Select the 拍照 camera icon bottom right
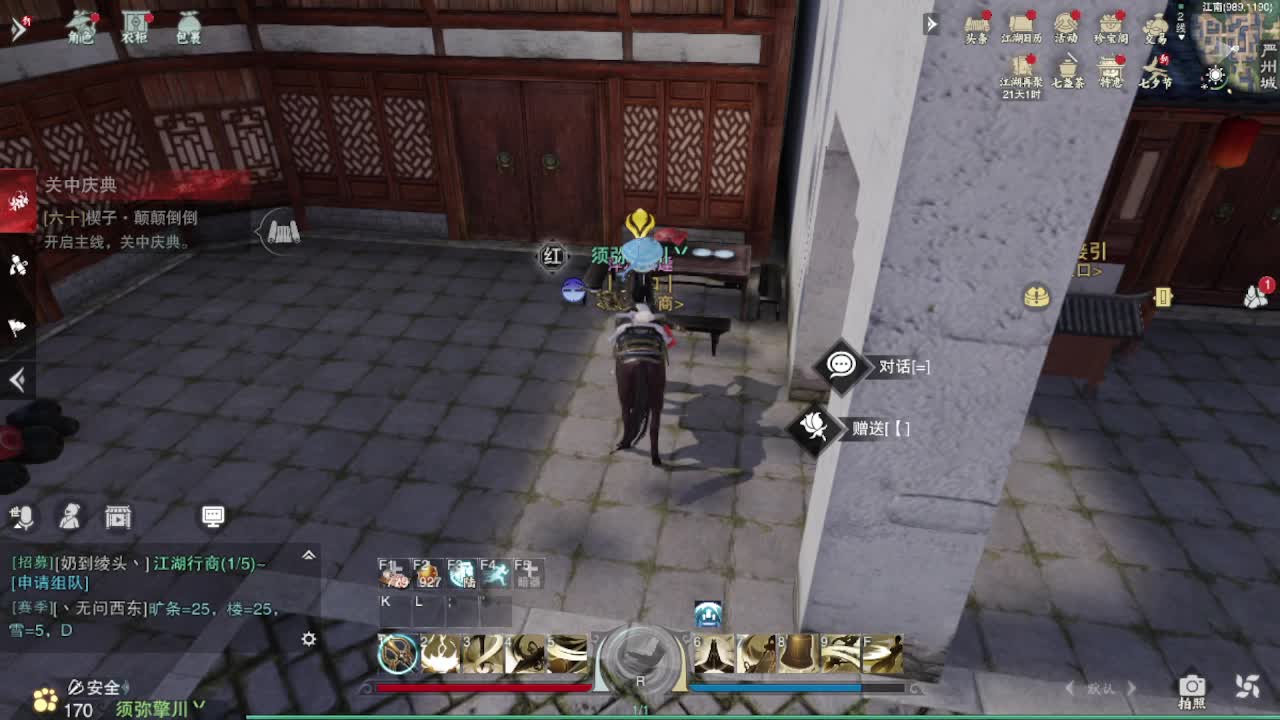 (1192, 688)
